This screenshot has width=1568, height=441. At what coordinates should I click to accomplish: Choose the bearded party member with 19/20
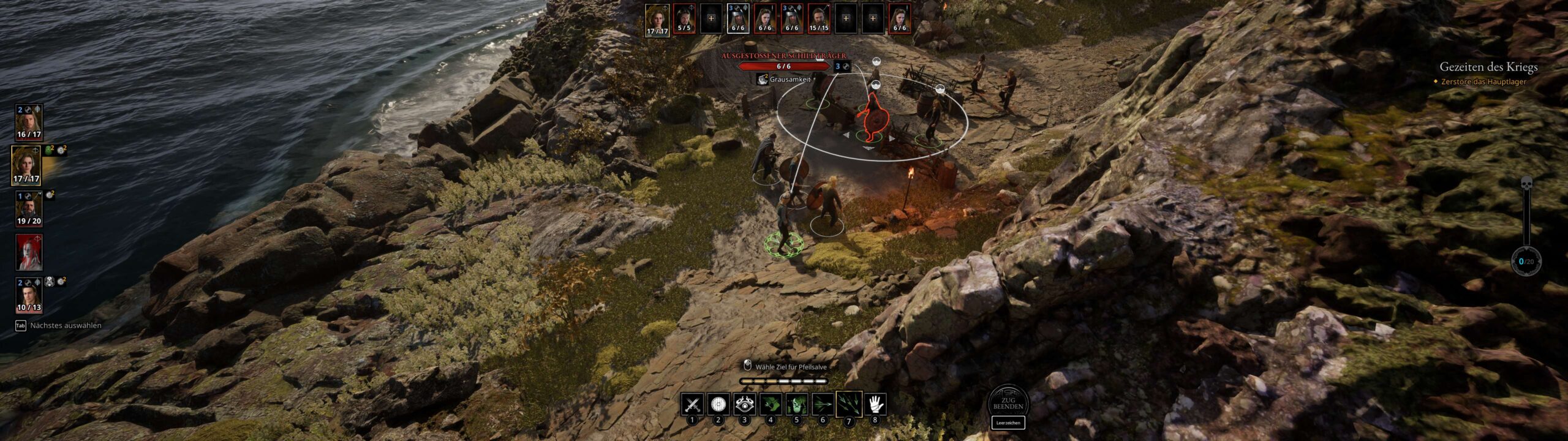29,209
